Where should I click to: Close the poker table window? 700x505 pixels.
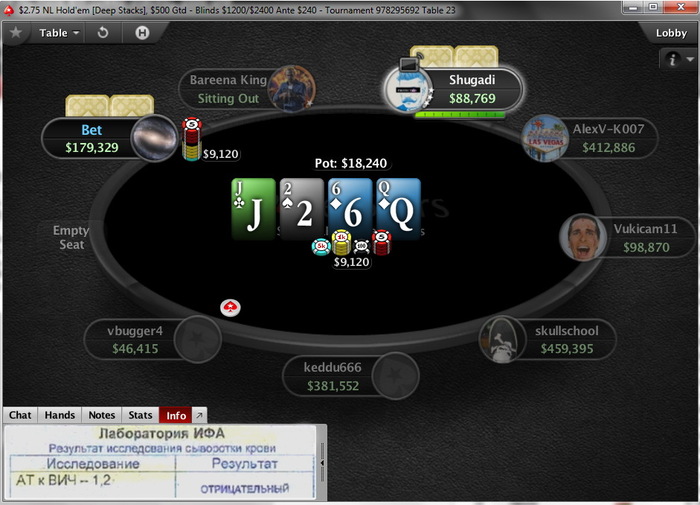(x=679, y=7)
